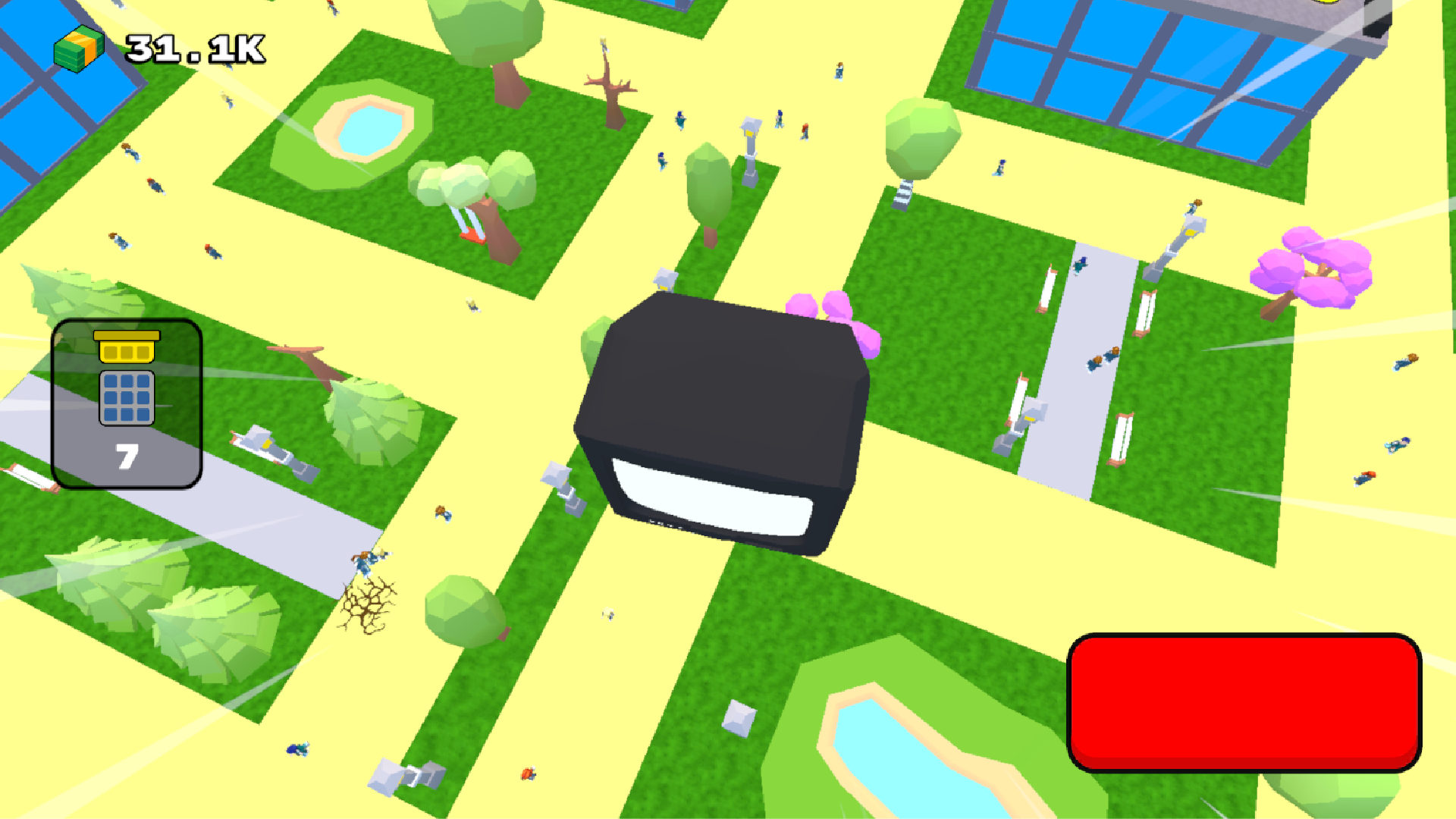The image size is (1456, 819).
Task: Click the green cash stack icon
Action: click(x=79, y=47)
